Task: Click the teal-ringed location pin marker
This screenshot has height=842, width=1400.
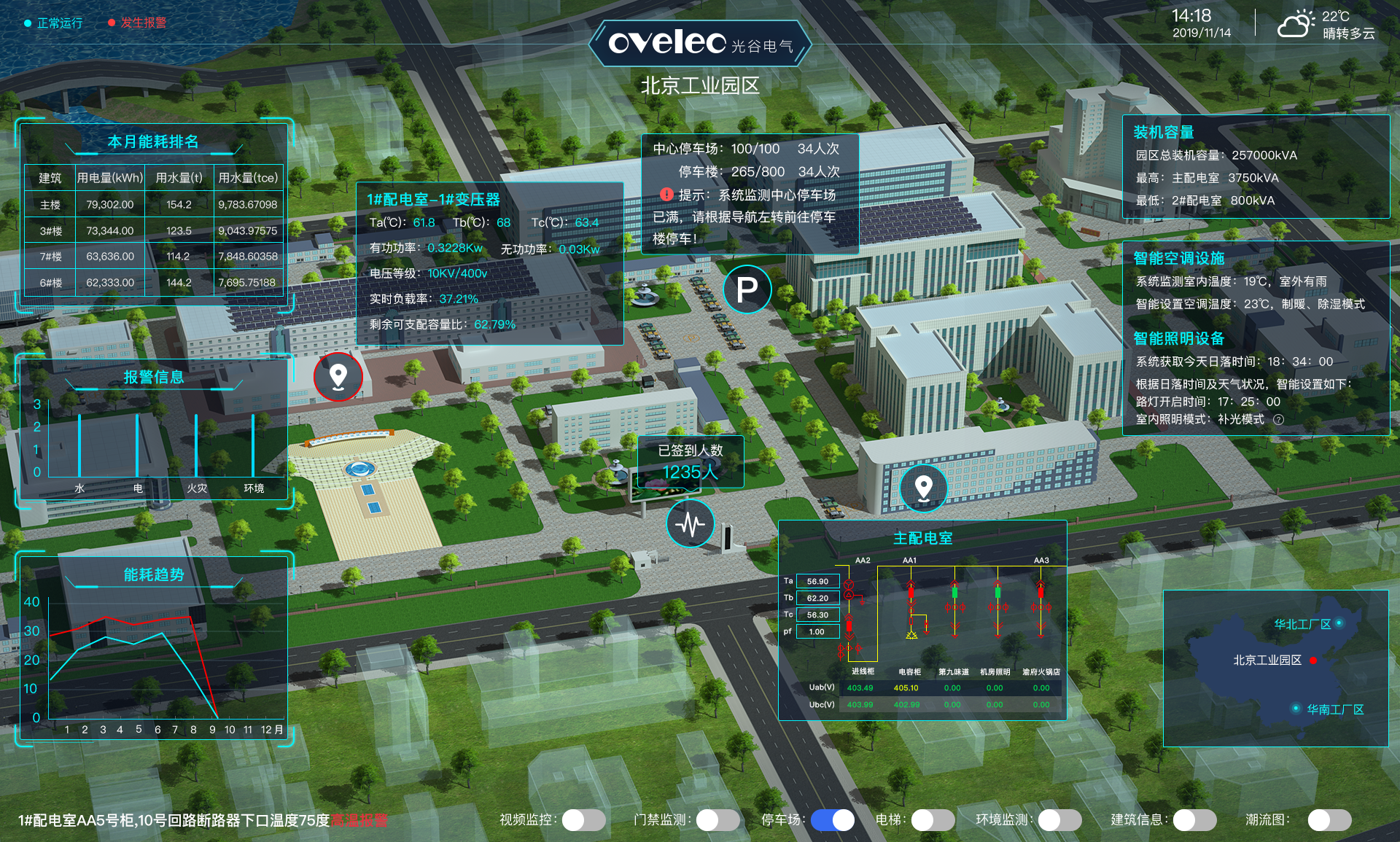Action: (x=923, y=487)
